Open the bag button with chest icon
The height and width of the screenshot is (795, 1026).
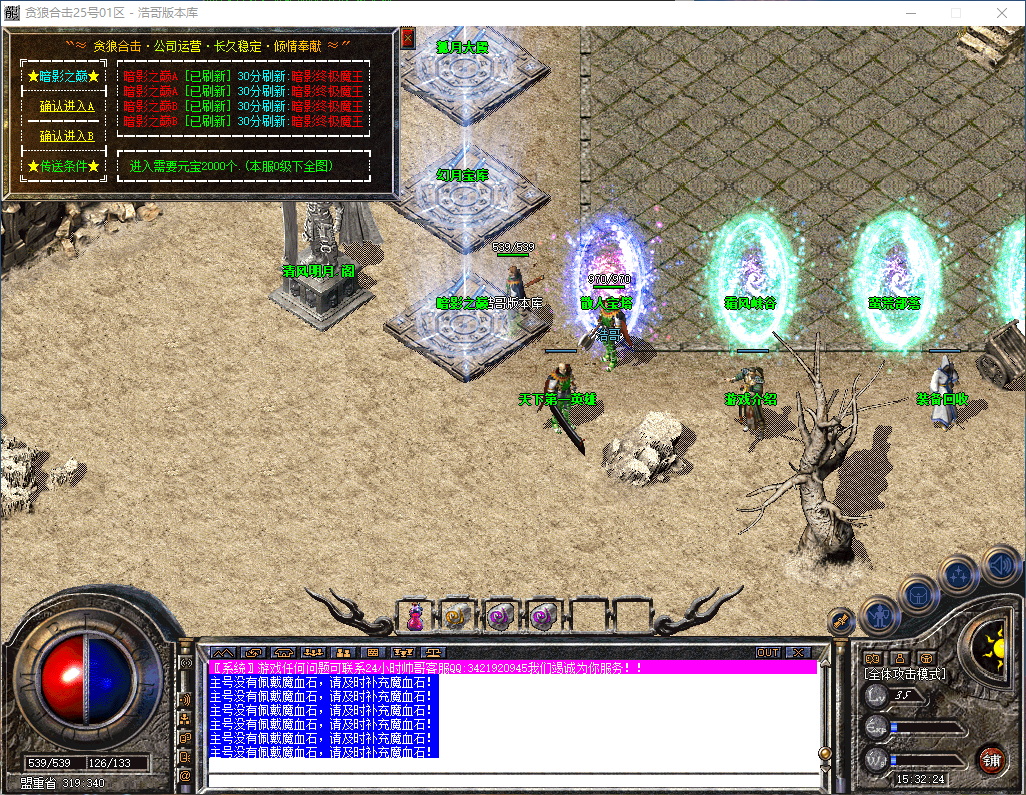tap(919, 595)
